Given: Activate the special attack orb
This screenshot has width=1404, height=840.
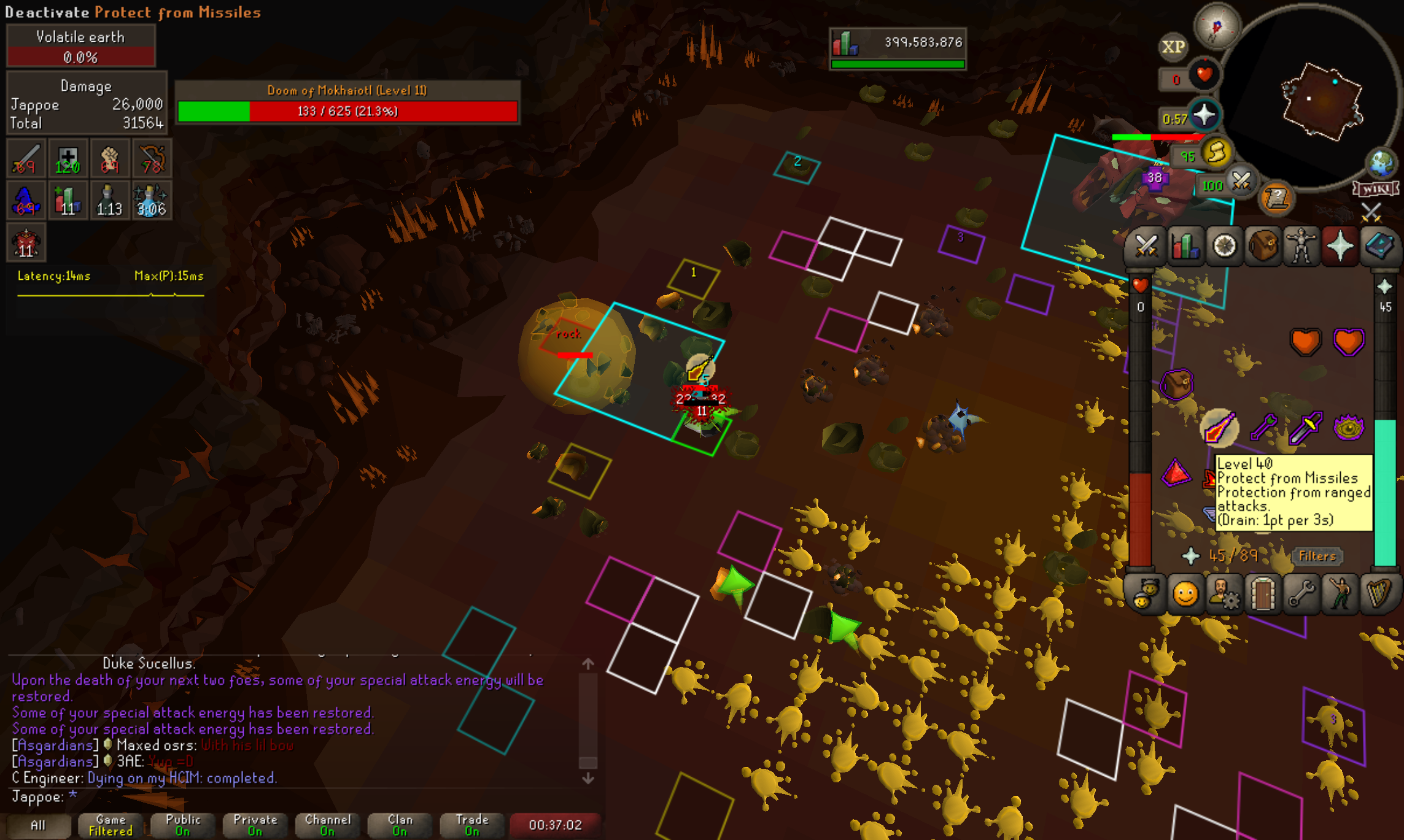Looking at the screenshot, I should pyautogui.click(x=1241, y=182).
